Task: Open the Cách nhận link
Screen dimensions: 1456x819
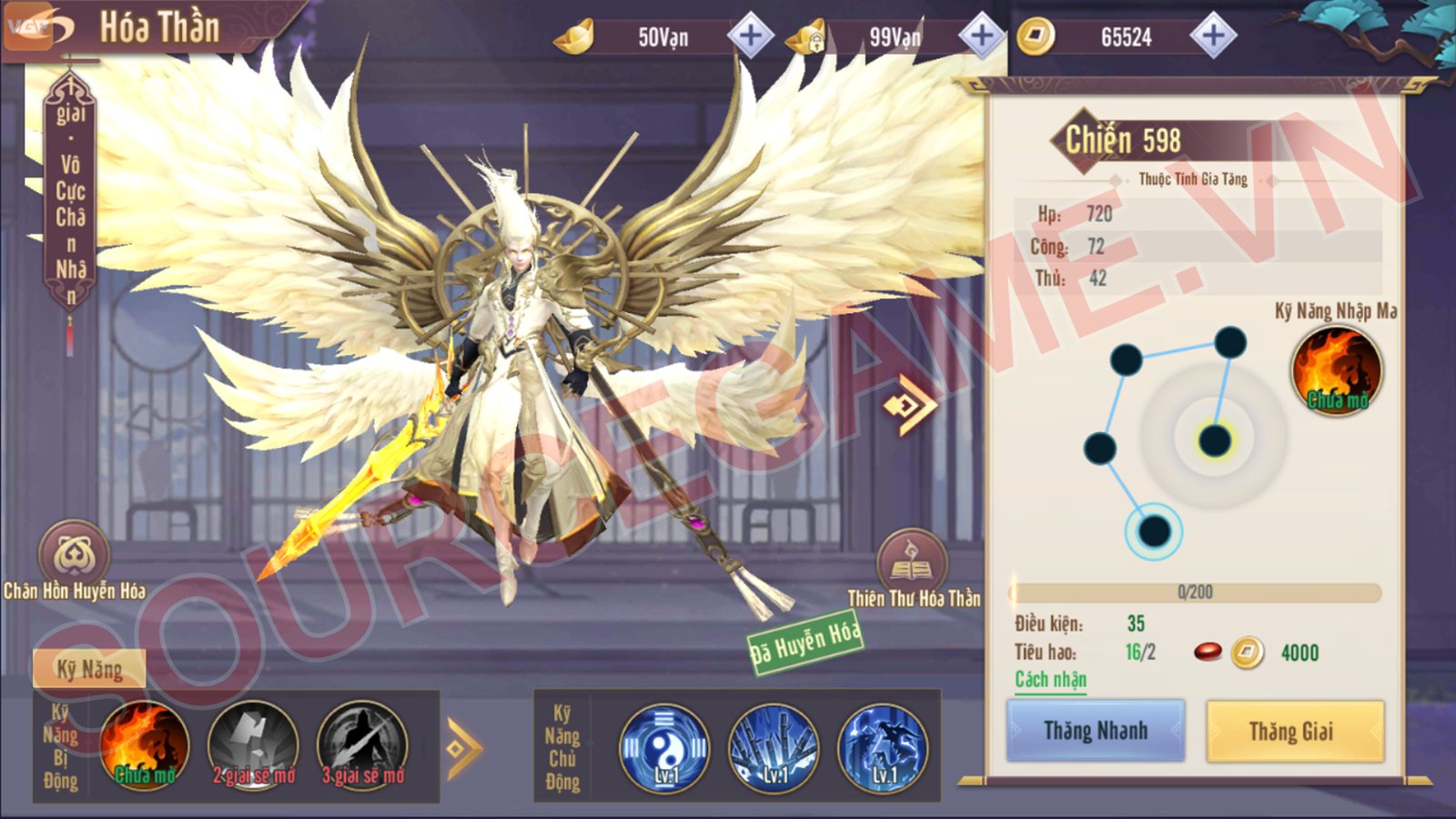Action: [x=1050, y=680]
